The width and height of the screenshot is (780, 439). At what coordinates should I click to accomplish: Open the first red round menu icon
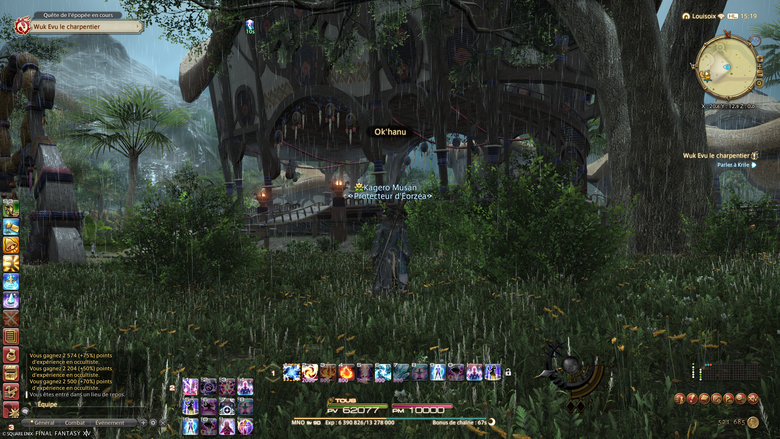tap(679, 398)
